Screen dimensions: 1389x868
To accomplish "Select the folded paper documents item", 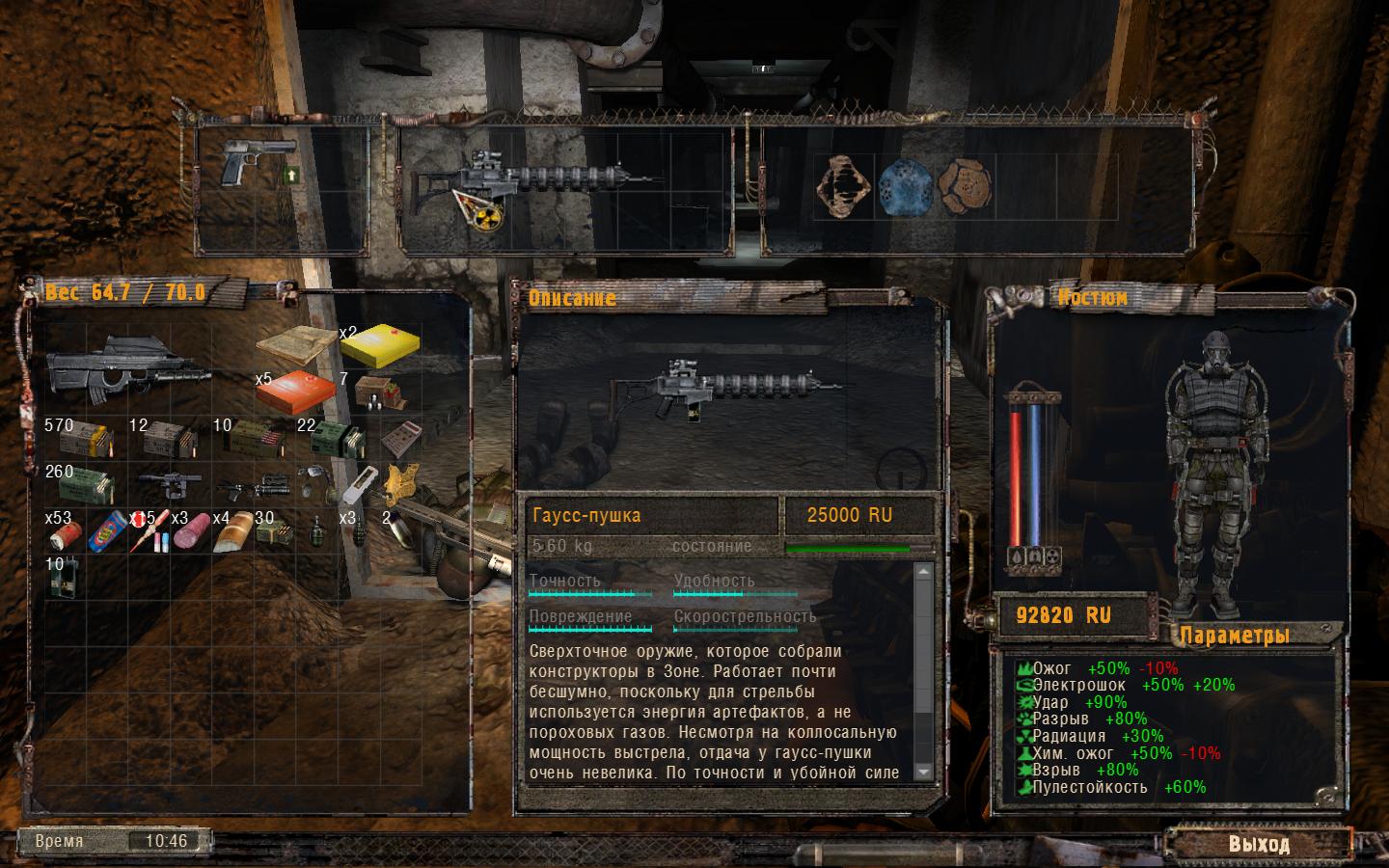I will (295, 345).
